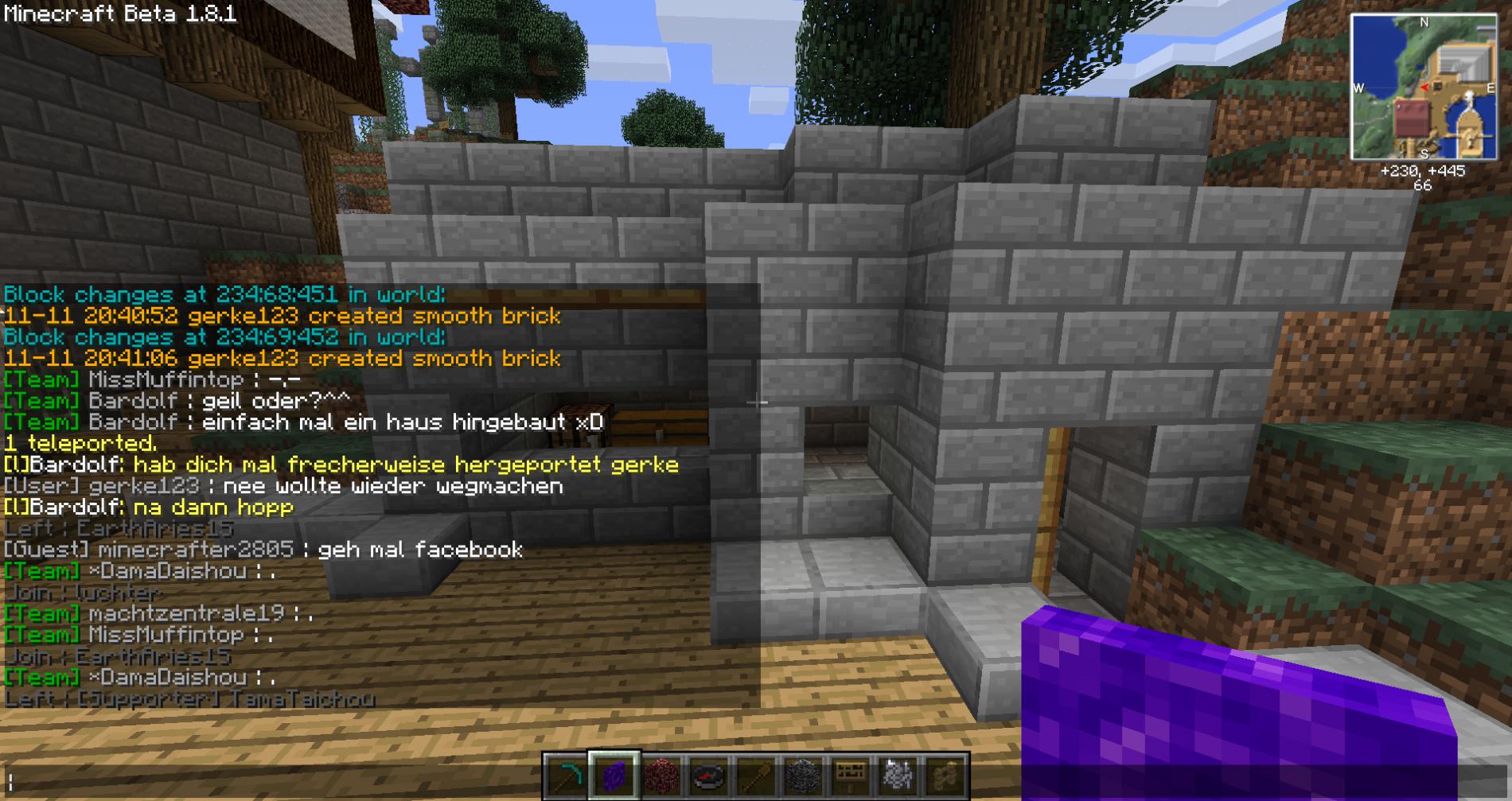The image size is (1512, 801).
Task: Select the diamond pickaxe hotbar slot
Action: (x=566, y=776)
